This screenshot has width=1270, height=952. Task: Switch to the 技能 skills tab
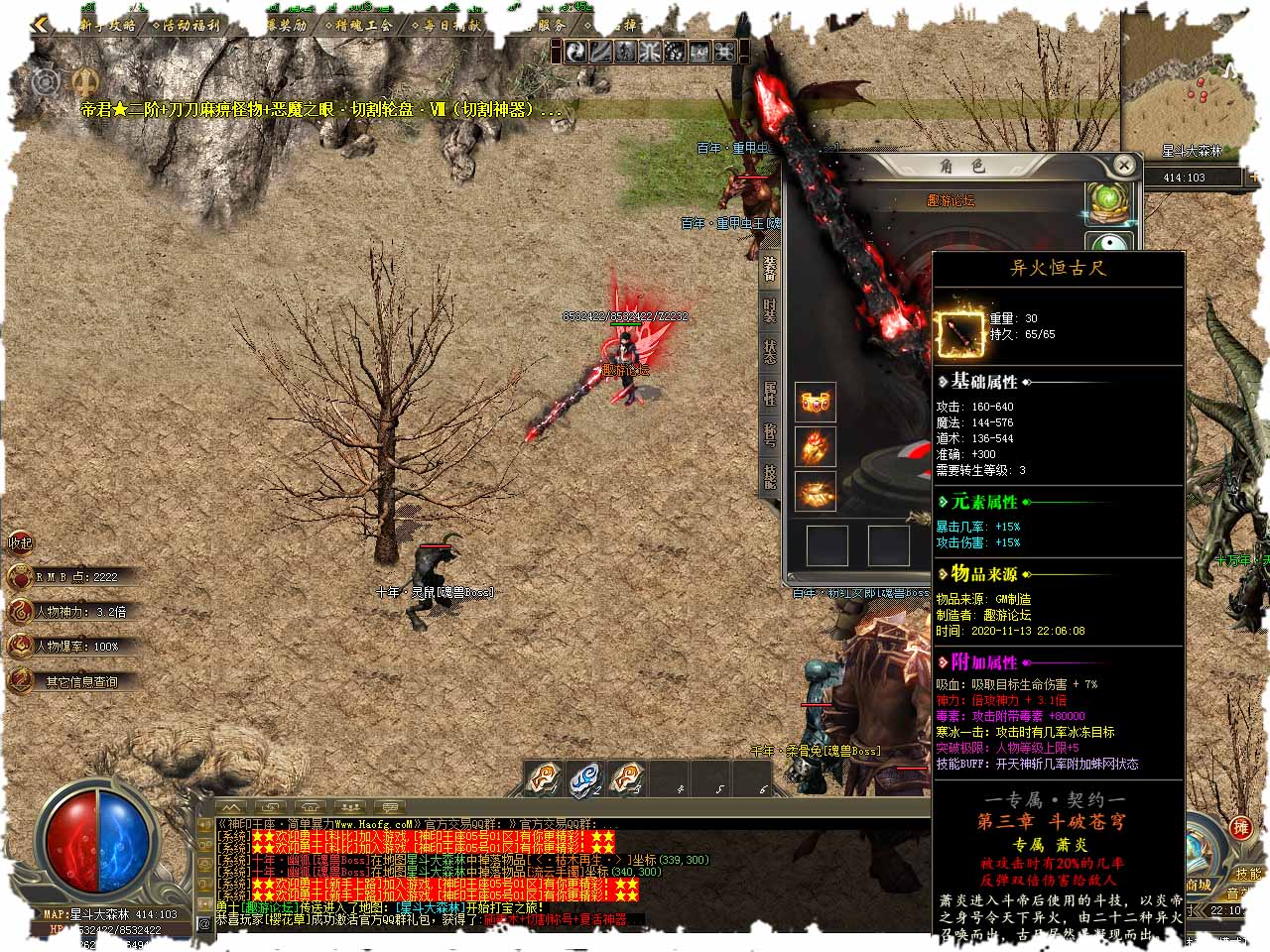770,477
